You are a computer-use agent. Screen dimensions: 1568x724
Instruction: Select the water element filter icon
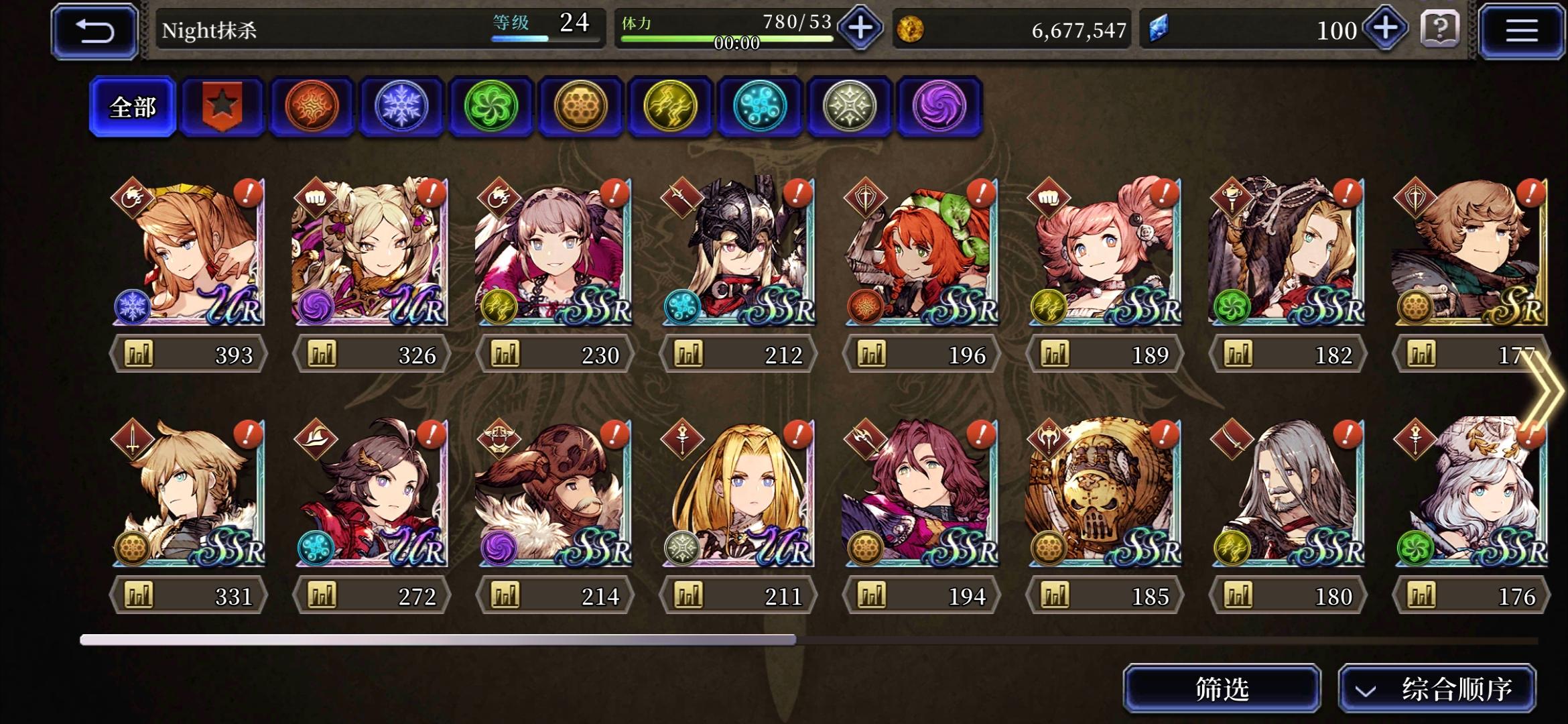point(759,107)
